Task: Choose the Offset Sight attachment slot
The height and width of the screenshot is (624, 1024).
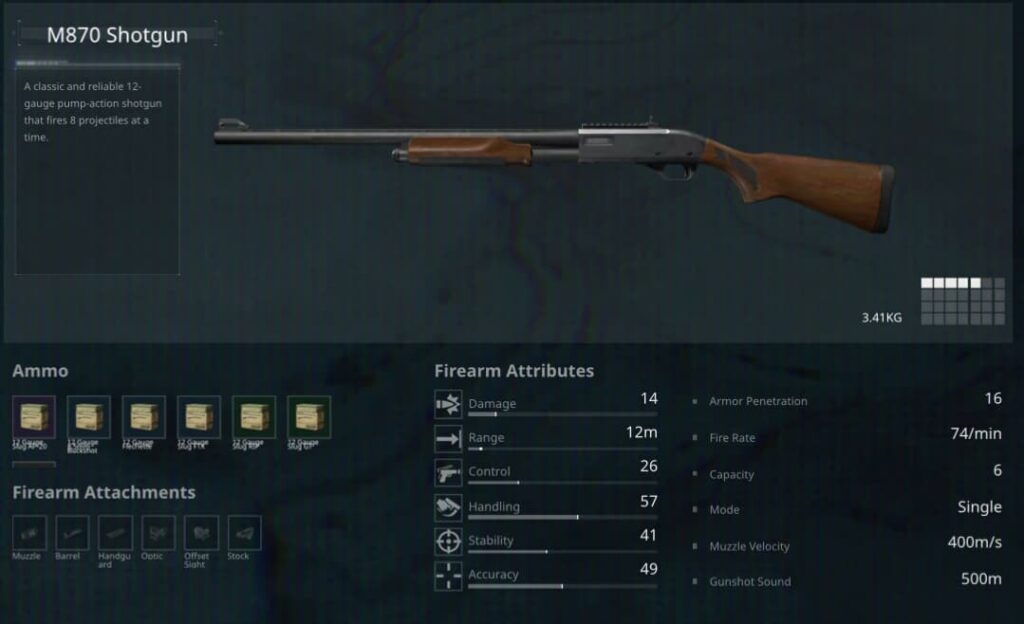Action: (201, 532)
